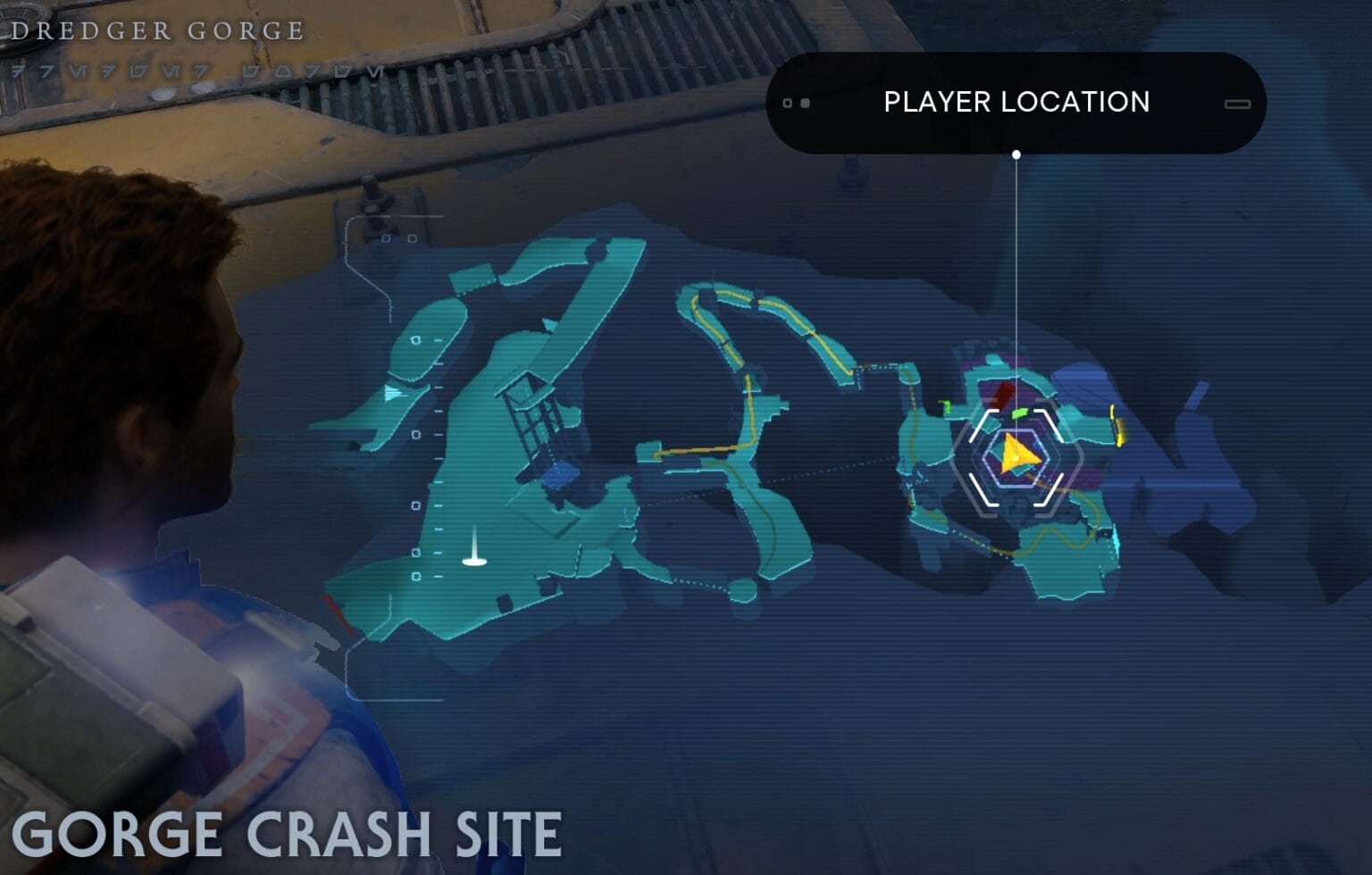The height and width of the screenshot is (875, 1372).
Task: Pick the yellow marker on the map's east edge
Action: pos(1117,426)
